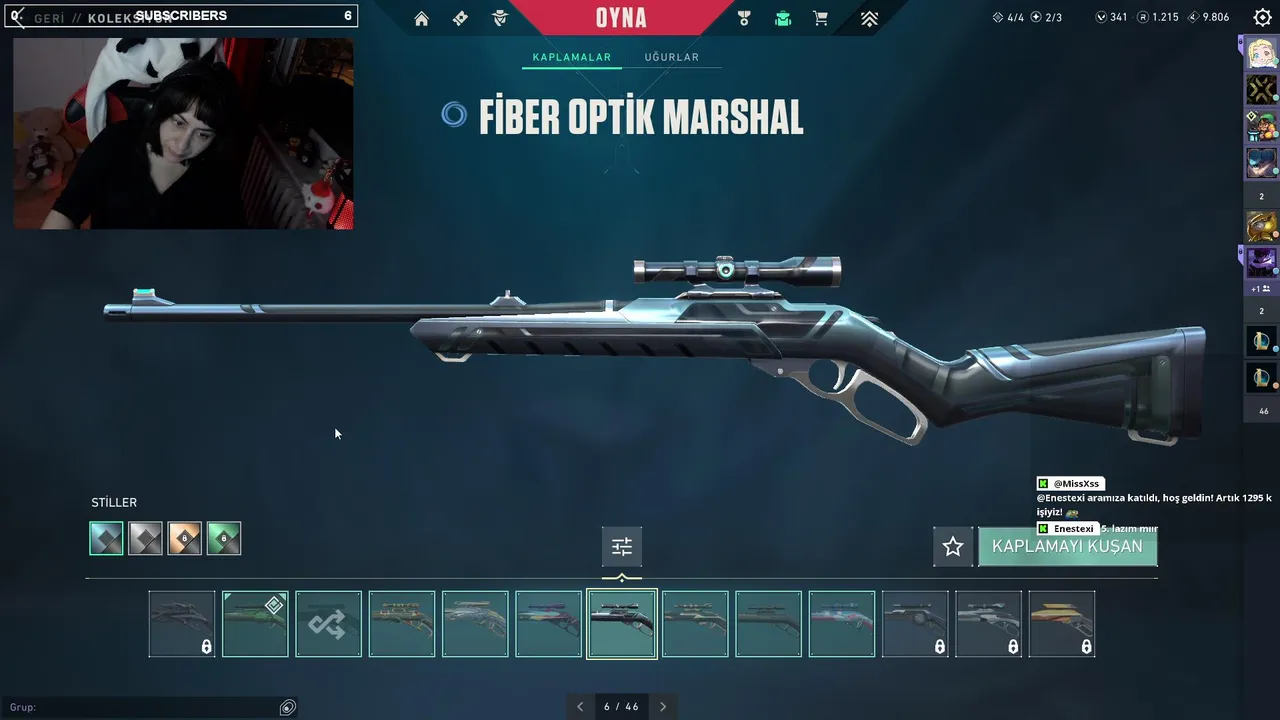This screenshot has height=720, width=1280.
Task: Open the filter sliders button
Action: click(622, 547)
